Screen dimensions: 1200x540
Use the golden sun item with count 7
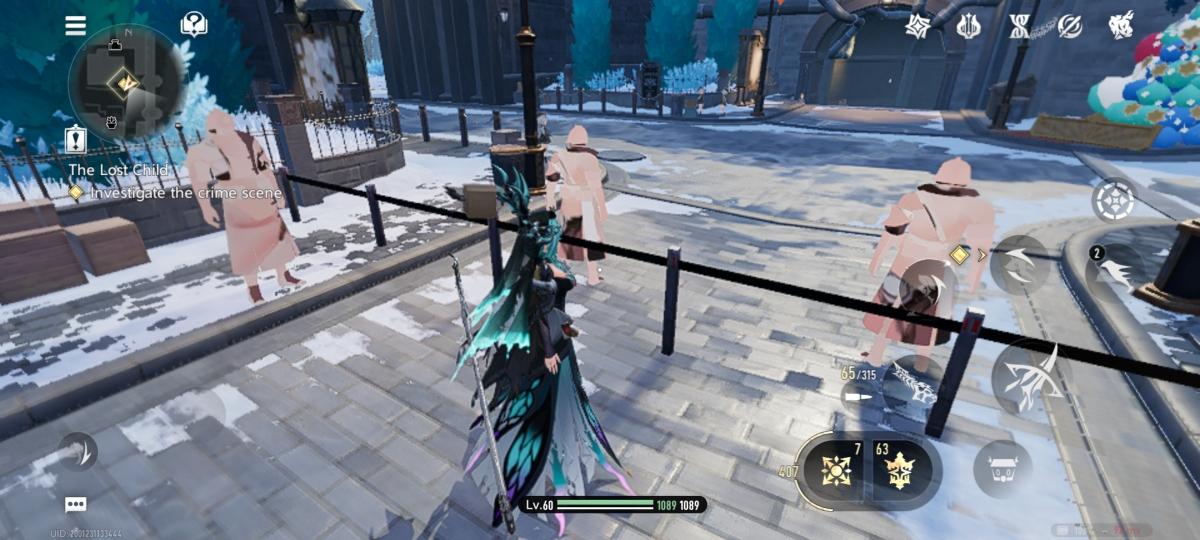836,469
